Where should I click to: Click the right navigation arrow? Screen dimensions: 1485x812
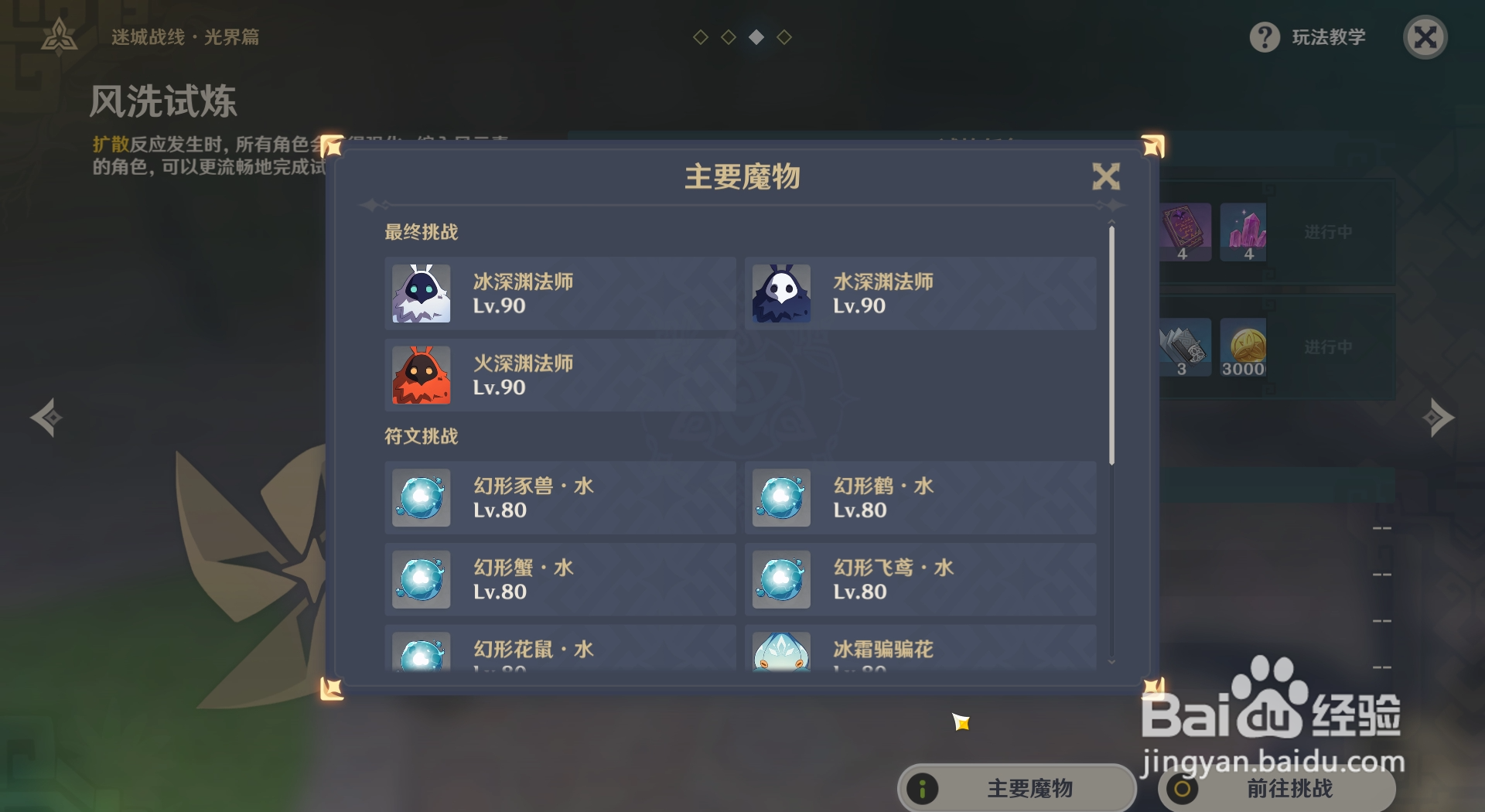coord(1437,418)
